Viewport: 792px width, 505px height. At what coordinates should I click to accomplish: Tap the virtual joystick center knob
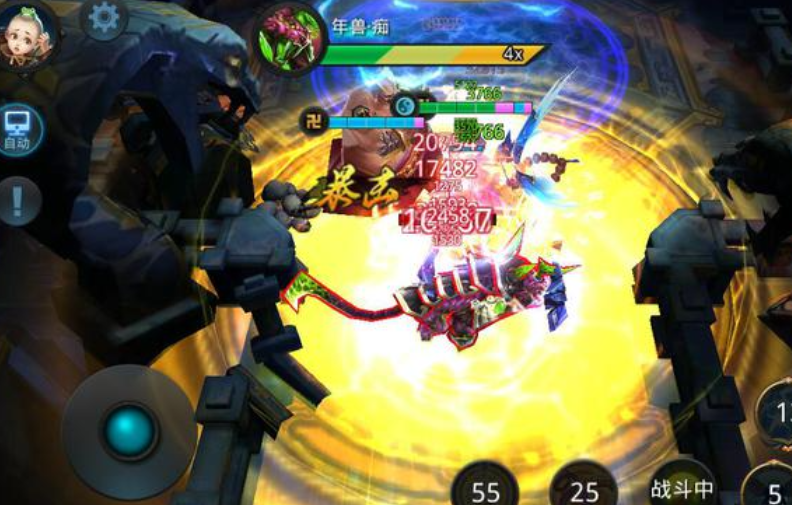[x=130, y=431]
